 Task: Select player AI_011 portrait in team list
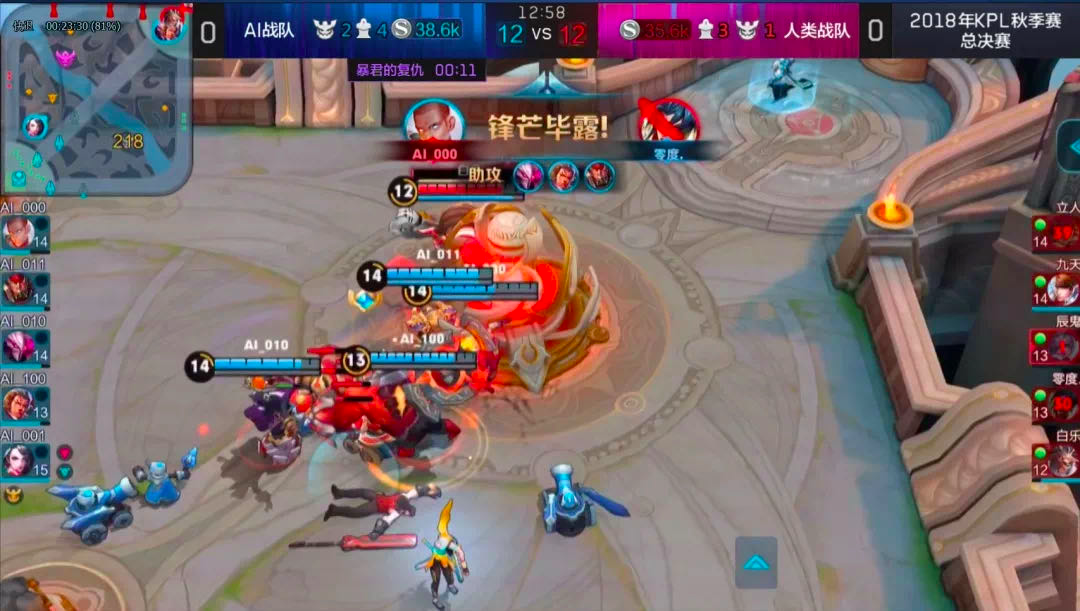(18, 290)
